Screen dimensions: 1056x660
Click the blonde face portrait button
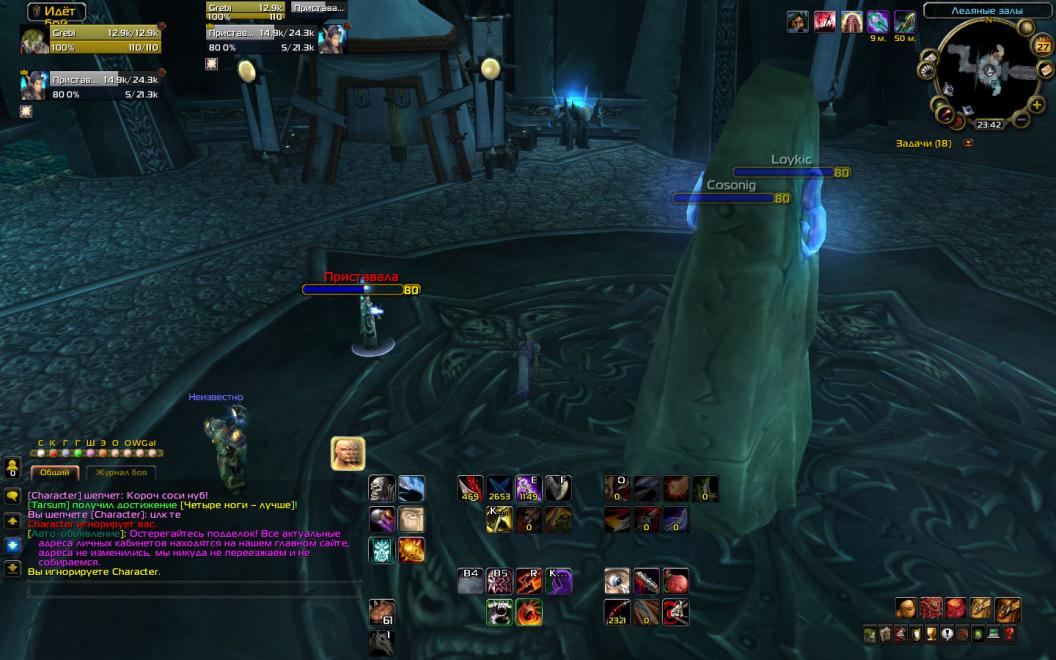coord(348,453)
